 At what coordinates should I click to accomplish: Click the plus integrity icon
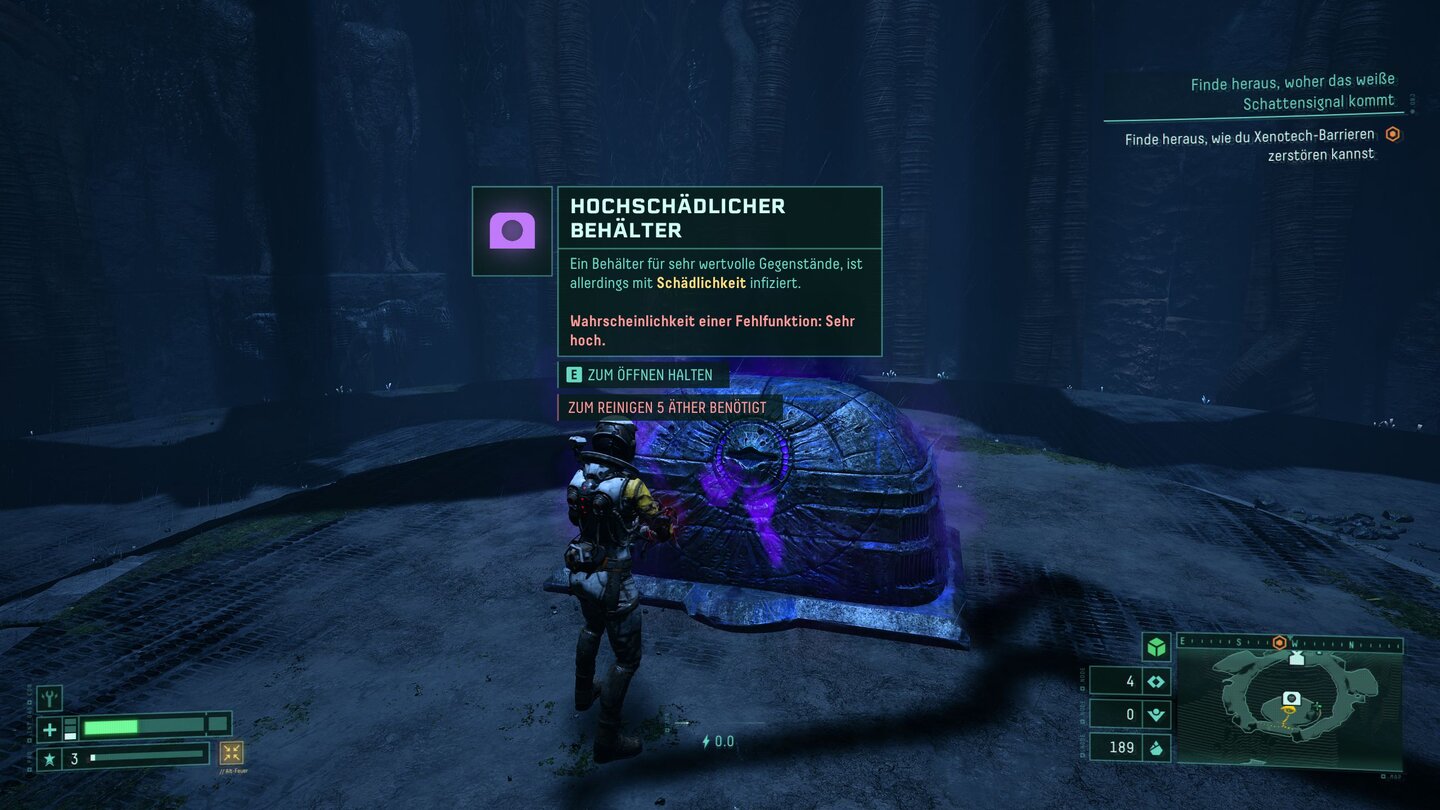point(49,729)
